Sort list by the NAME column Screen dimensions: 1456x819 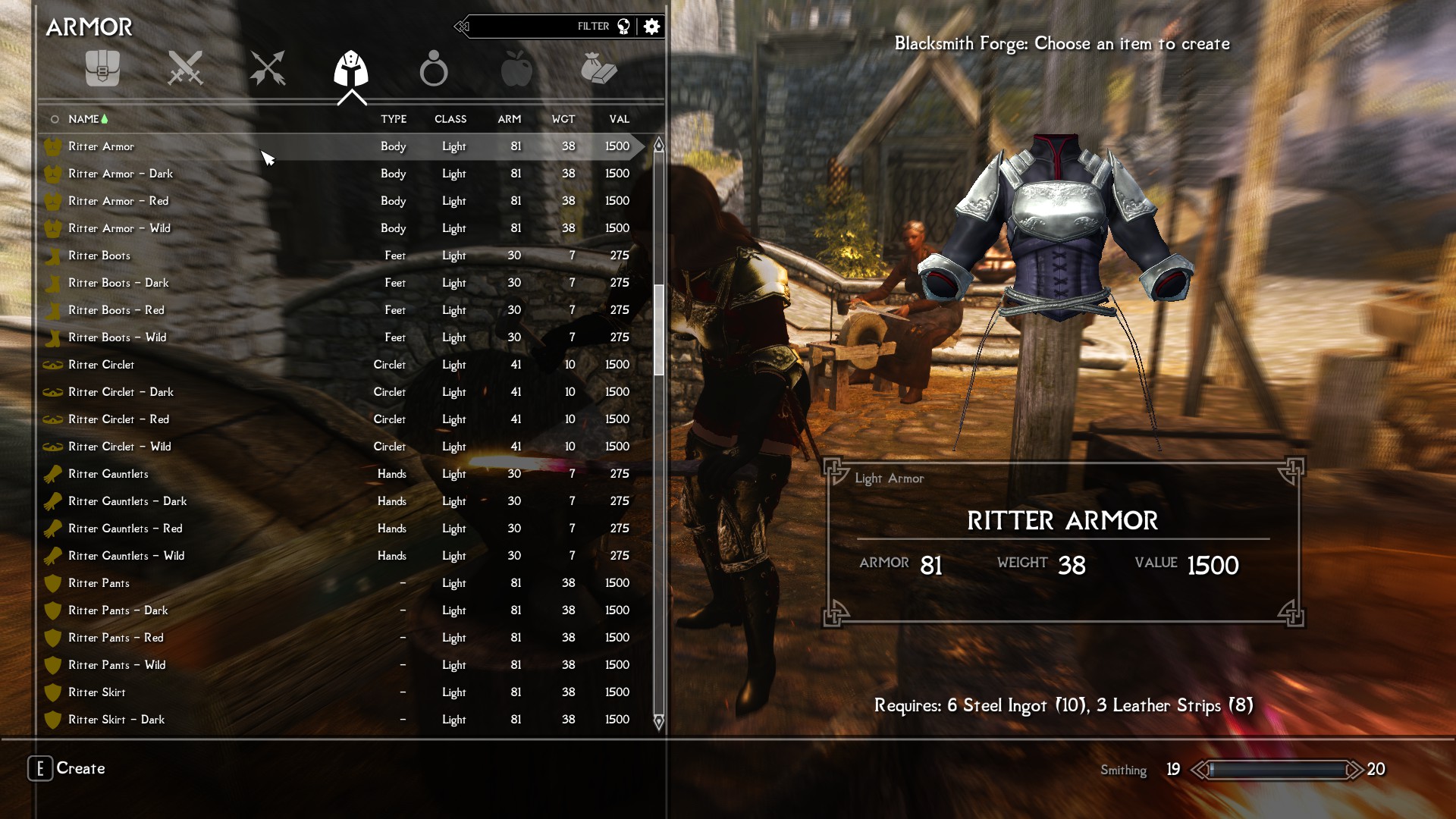click(83, 119)
